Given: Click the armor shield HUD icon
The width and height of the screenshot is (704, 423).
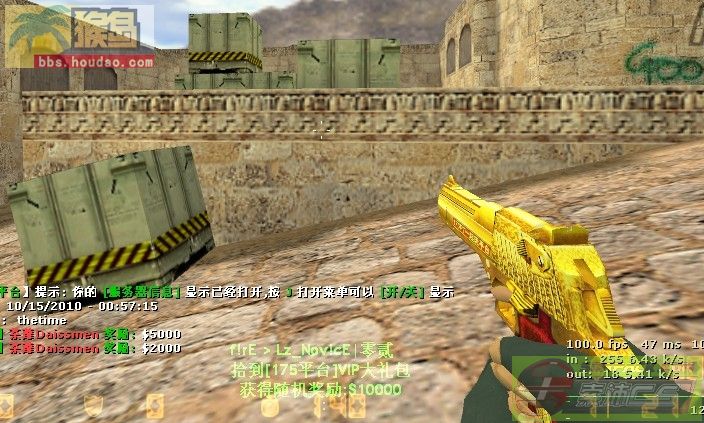Looking at the screenshot, I should (x=93, y=404).
